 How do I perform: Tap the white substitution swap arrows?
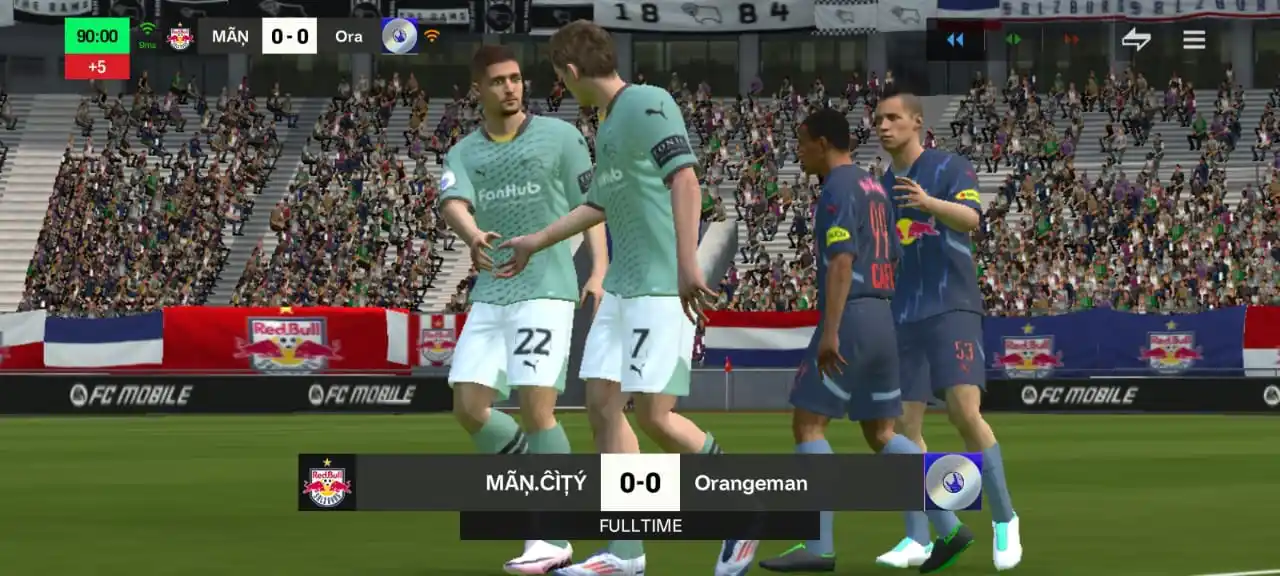1136,40
